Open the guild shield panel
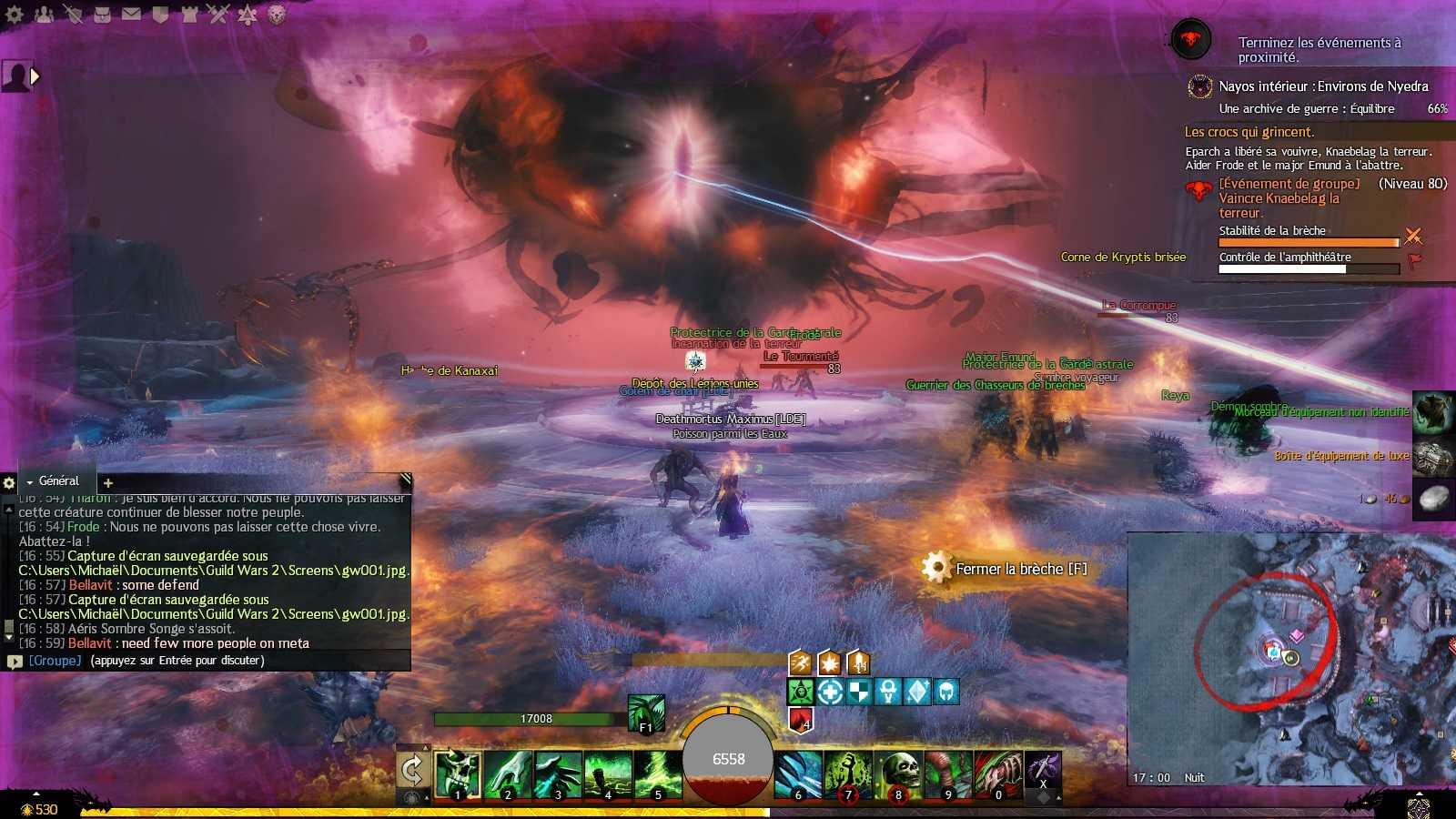This screenshot has height=819, width=1456. coord(160,15)
